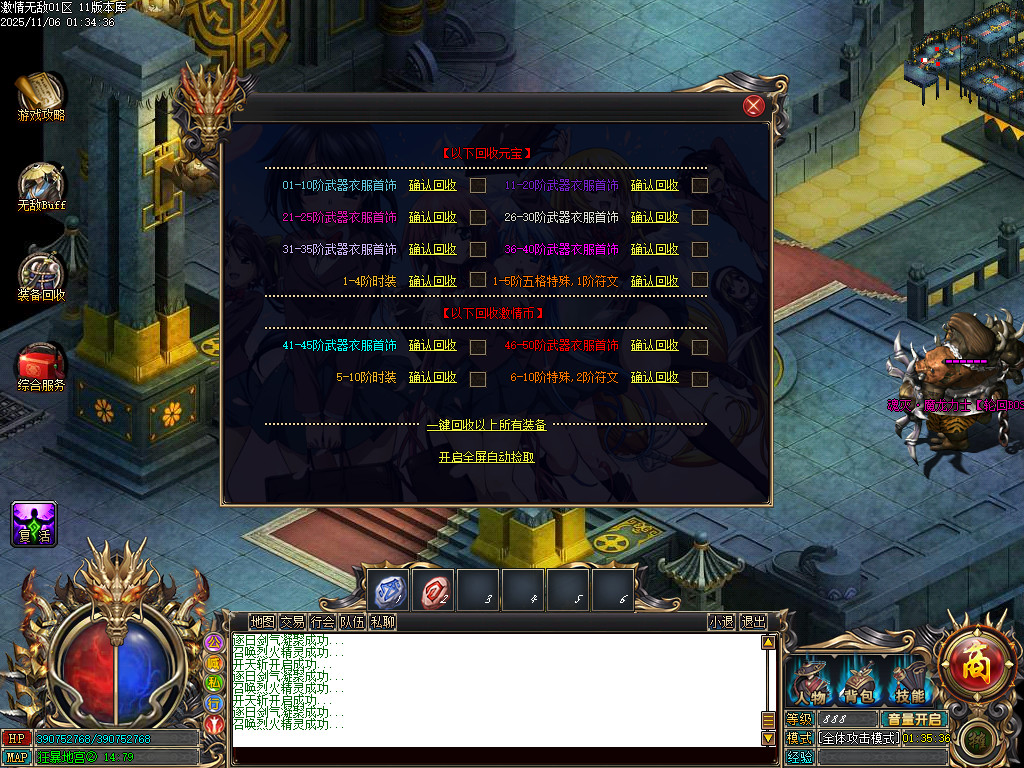The image size is (1024, 768).
Task: Open the 行会 guild button
Action: pos(322,622)
